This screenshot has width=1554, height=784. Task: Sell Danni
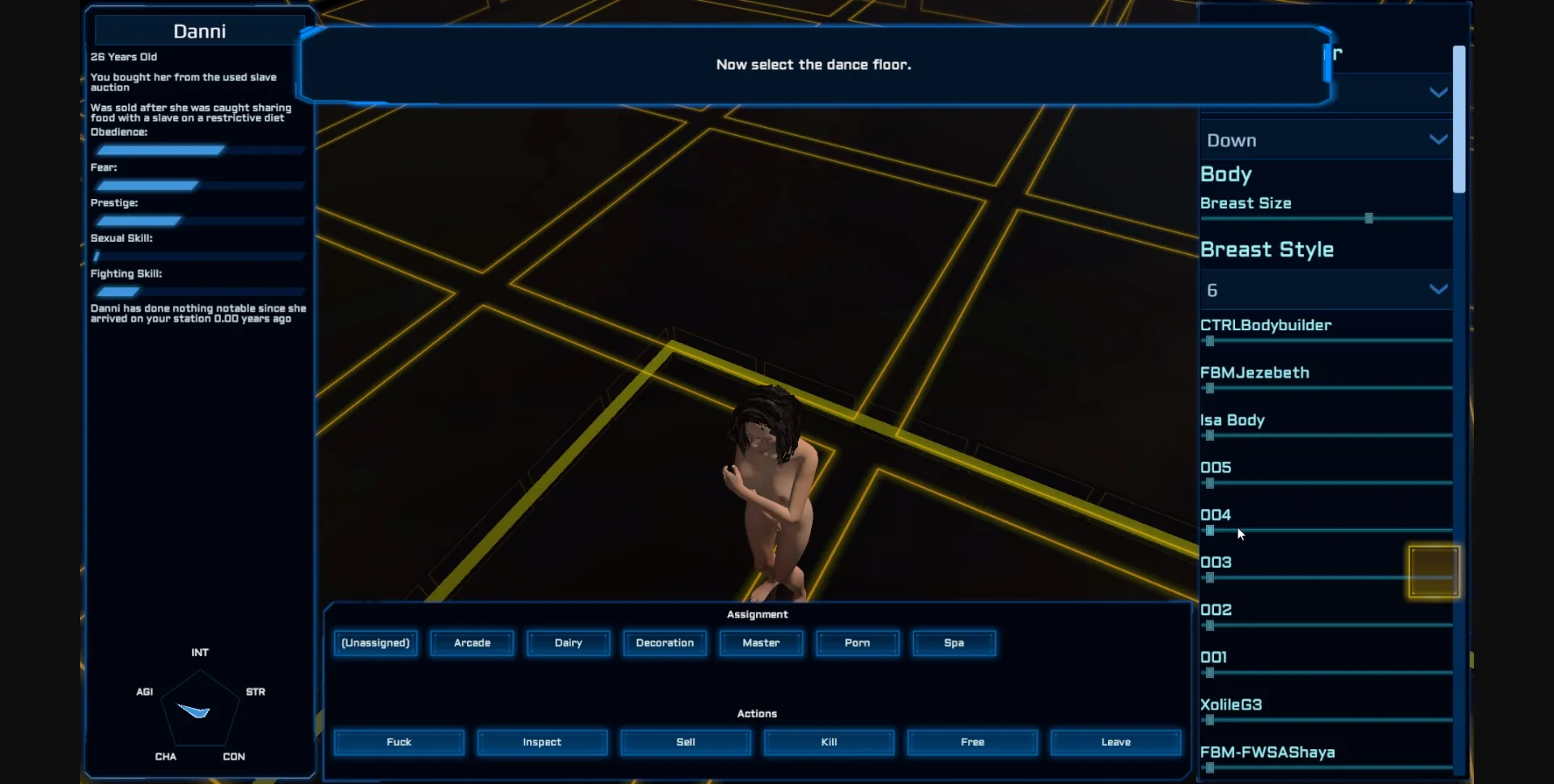click(685, 742)
